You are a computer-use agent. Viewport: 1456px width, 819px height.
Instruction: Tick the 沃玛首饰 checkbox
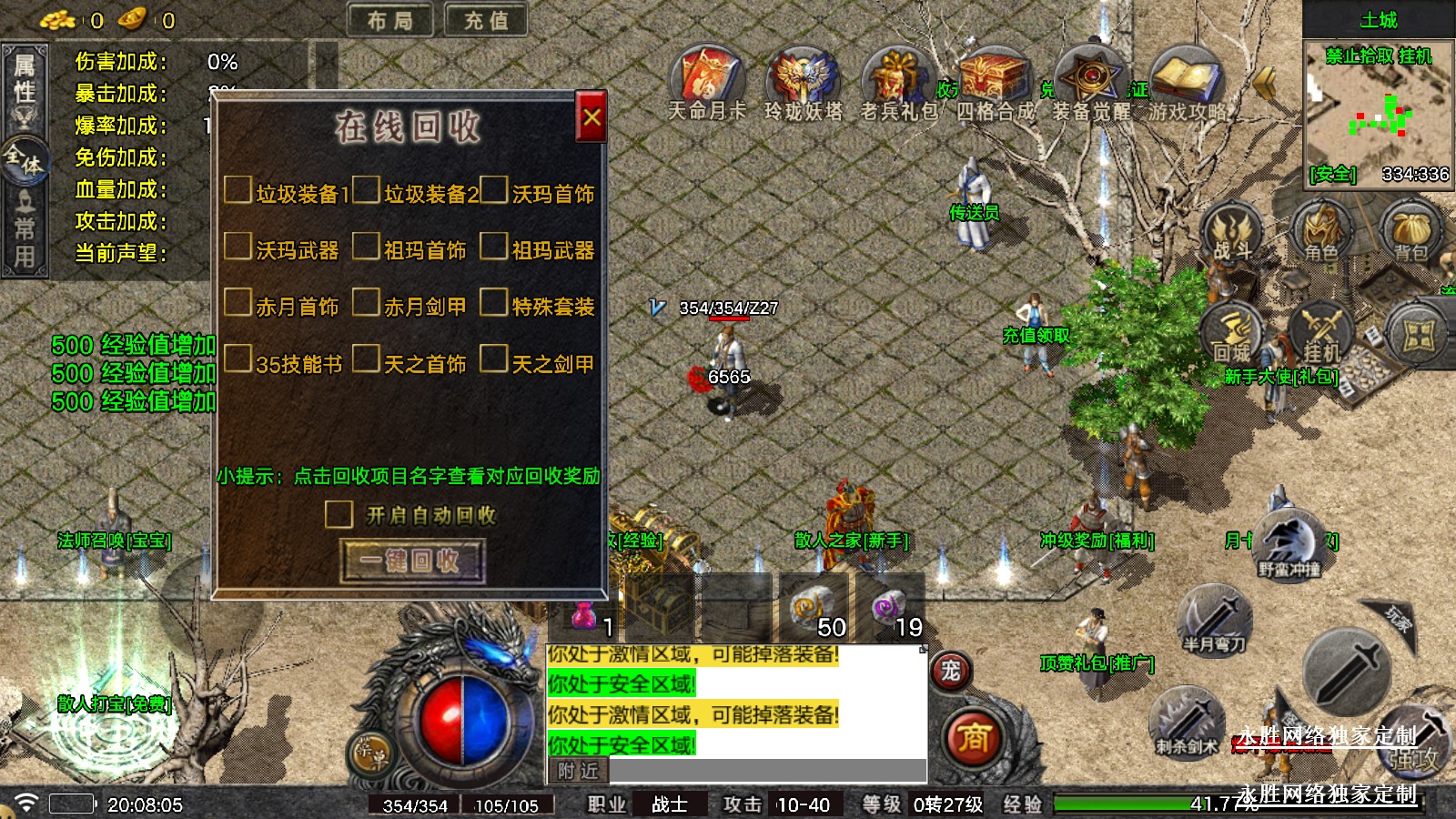[x=494, y=190]
